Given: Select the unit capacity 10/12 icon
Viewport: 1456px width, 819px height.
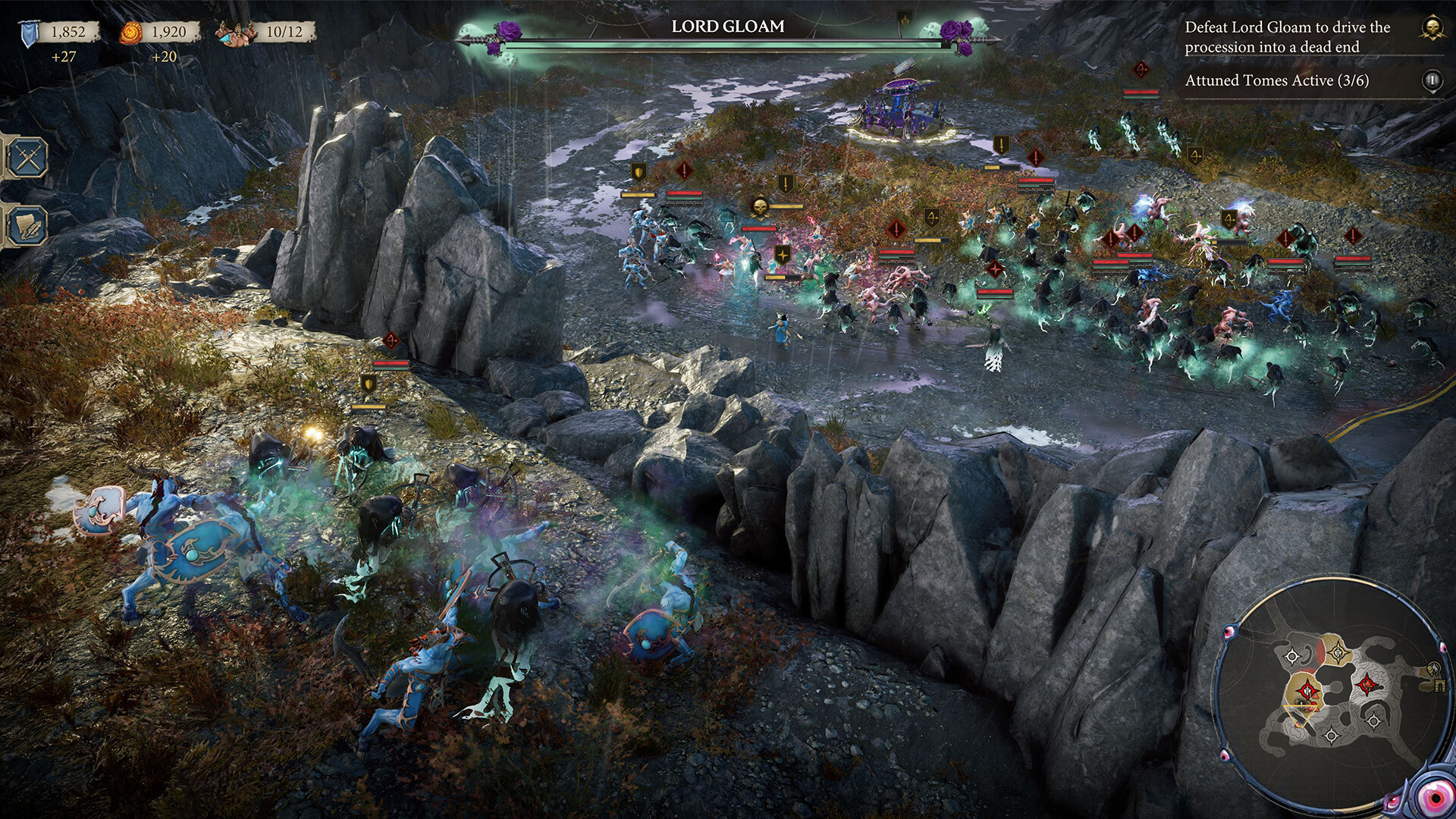Looking at the screenshot, I should pos(235,32).
